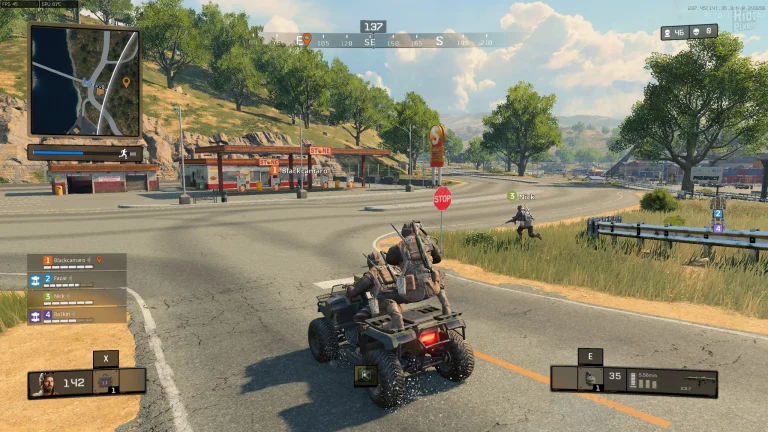This screenshot has height=432, width=768.
Task: Select the fourth squad member's row
Action: click(x=77, y=315)
